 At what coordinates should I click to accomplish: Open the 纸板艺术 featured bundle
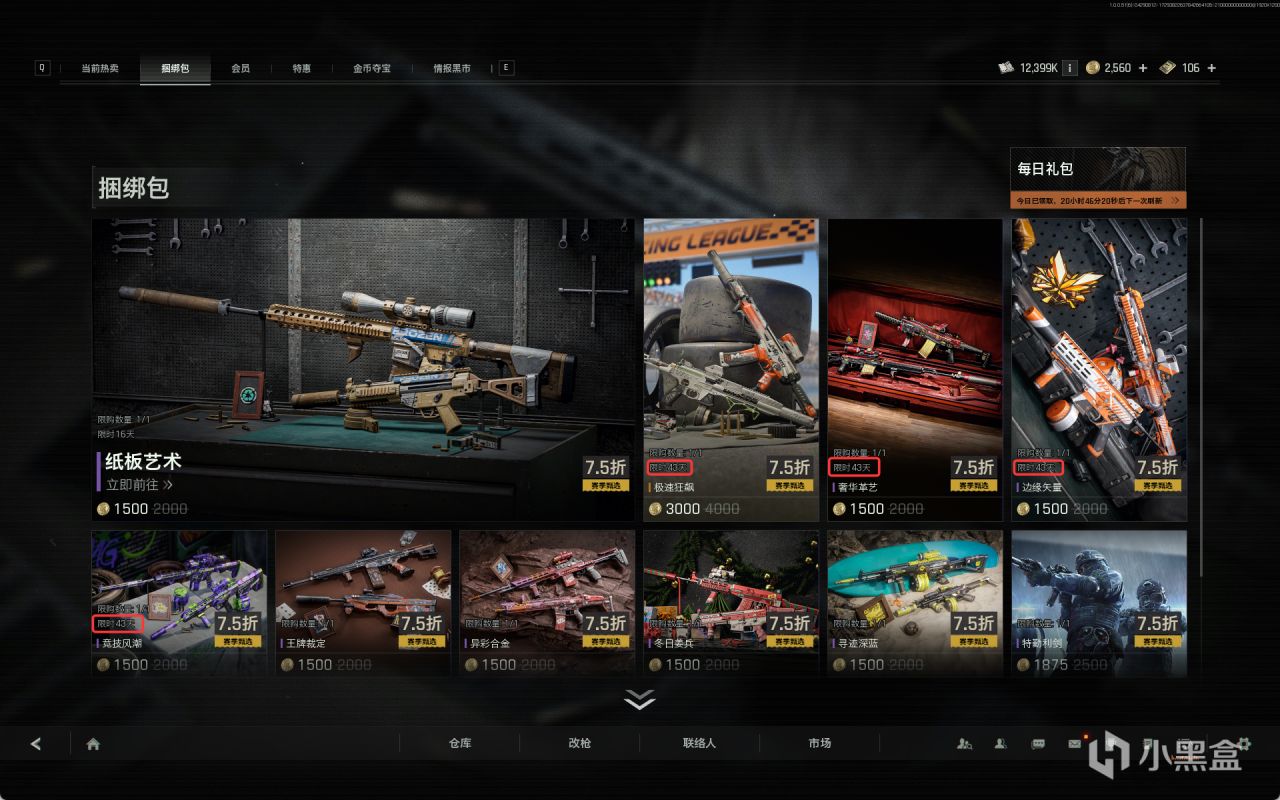click(x=363, y=368)
